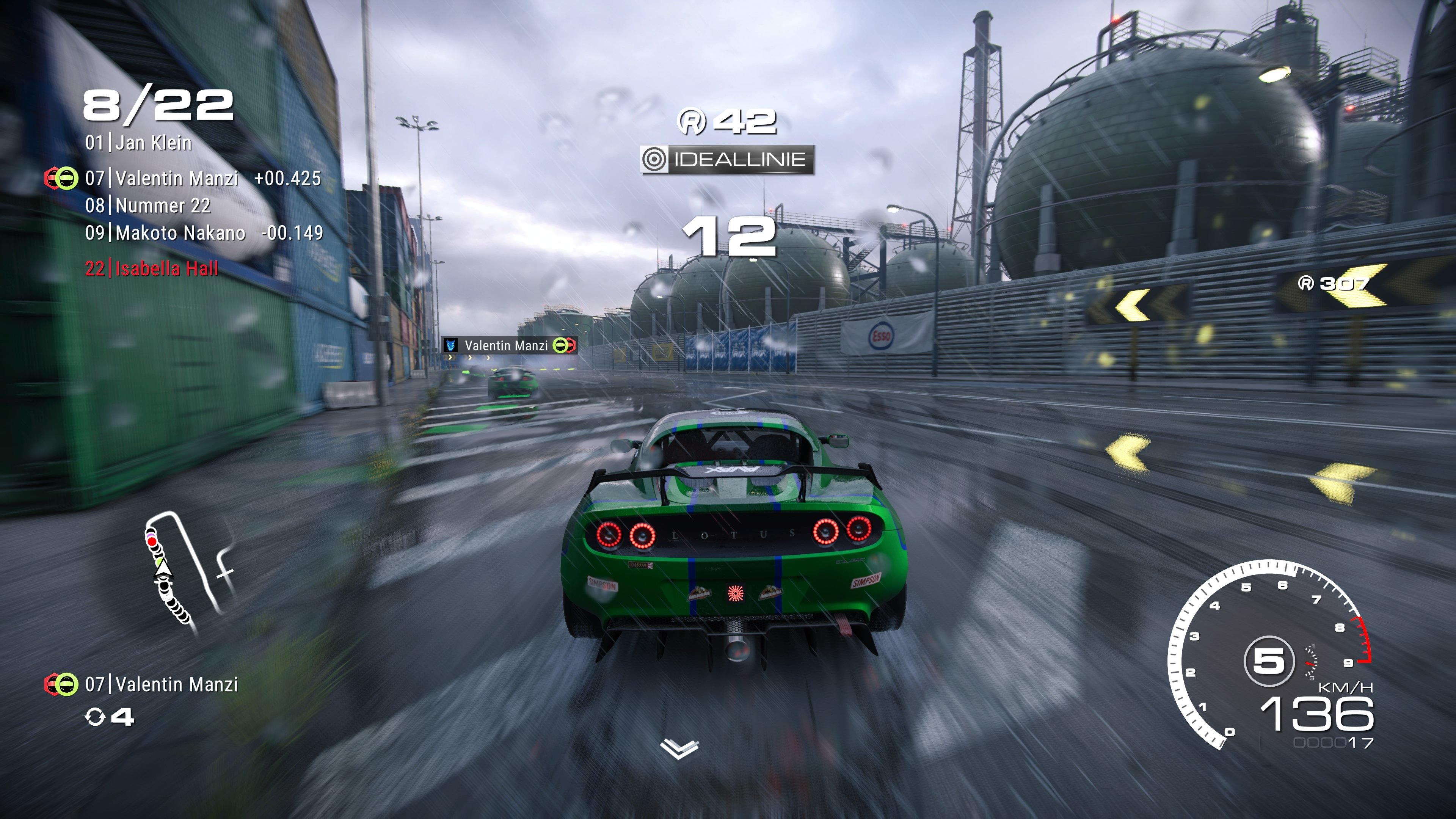Select the green helmet rival icon beside Valentin Manzi

tap(67, 178)
